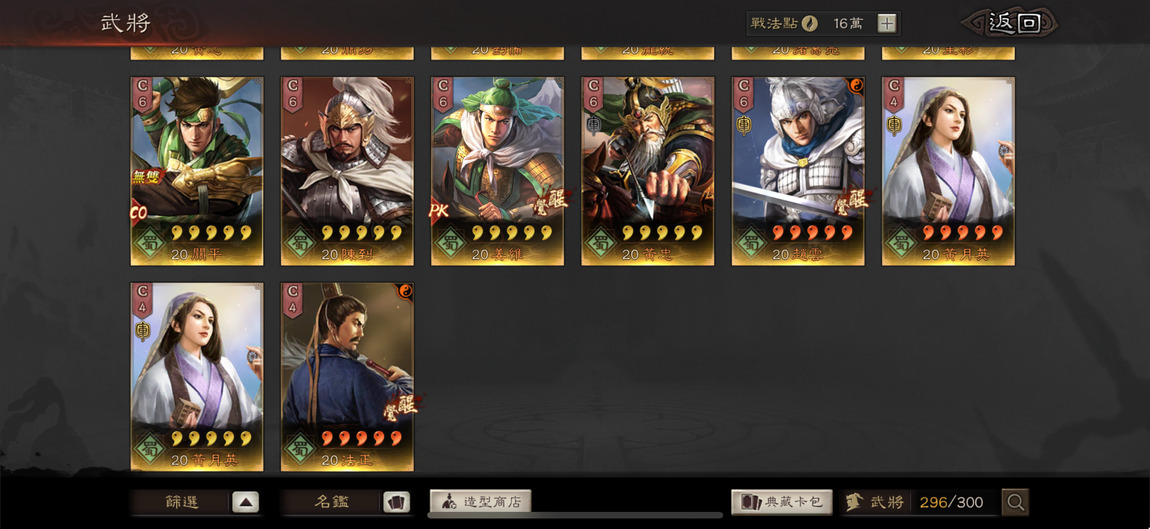1150x529 pixels.
Task: Open the 篩選 filter dropdown
Action: pos(197,502)
